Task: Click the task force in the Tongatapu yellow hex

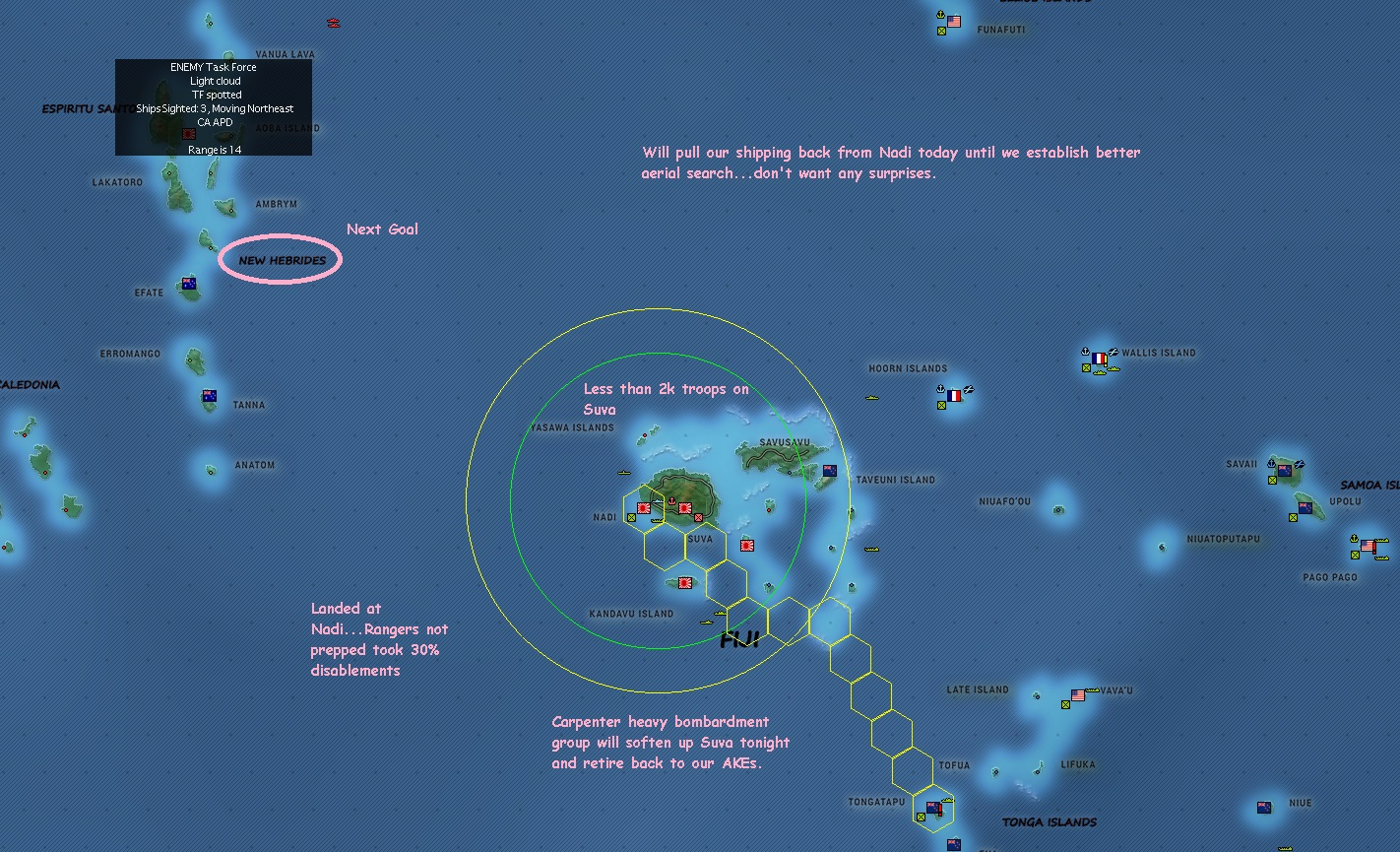Action: (x=931, y=810)
